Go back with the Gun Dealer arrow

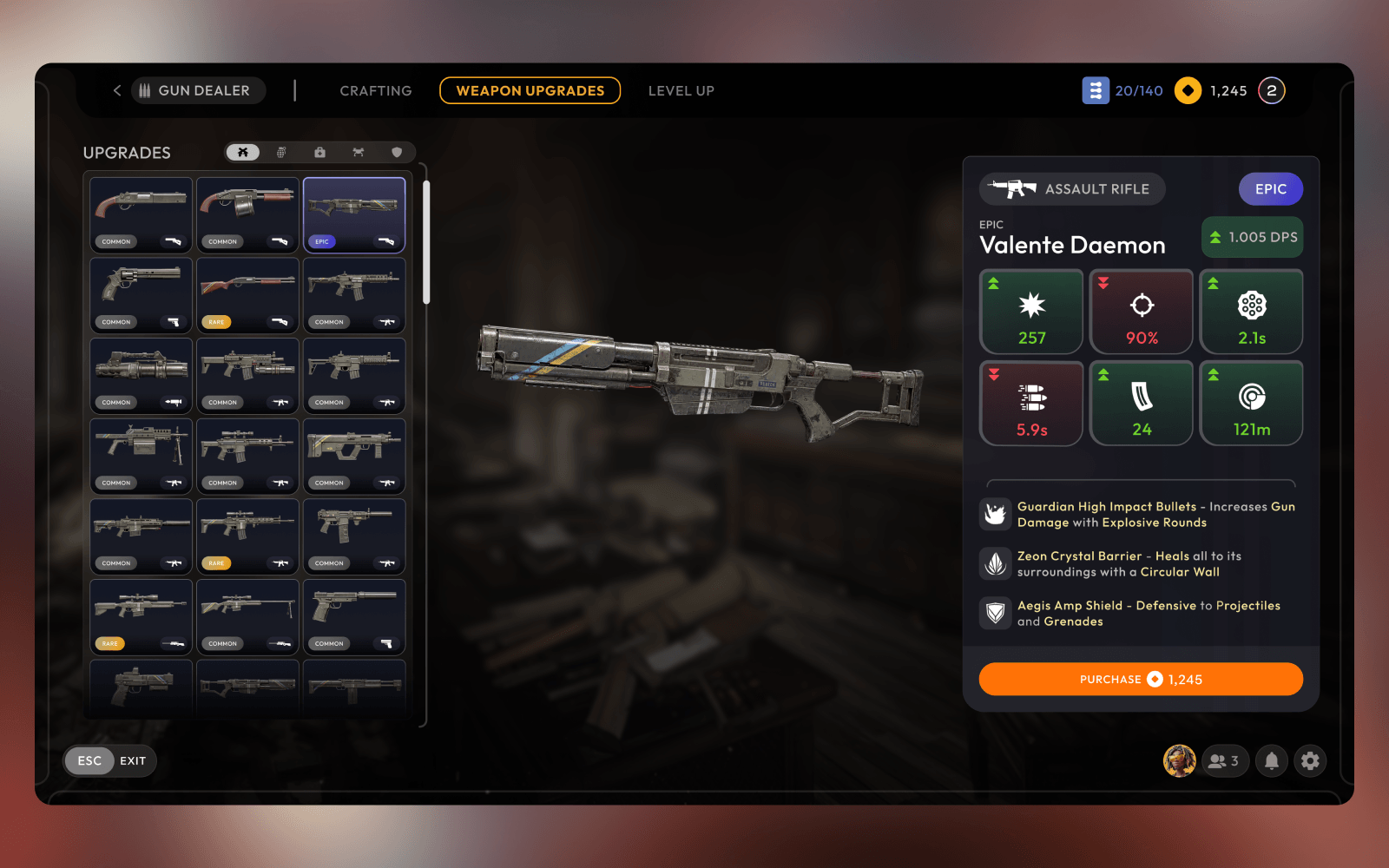[117, 90]
